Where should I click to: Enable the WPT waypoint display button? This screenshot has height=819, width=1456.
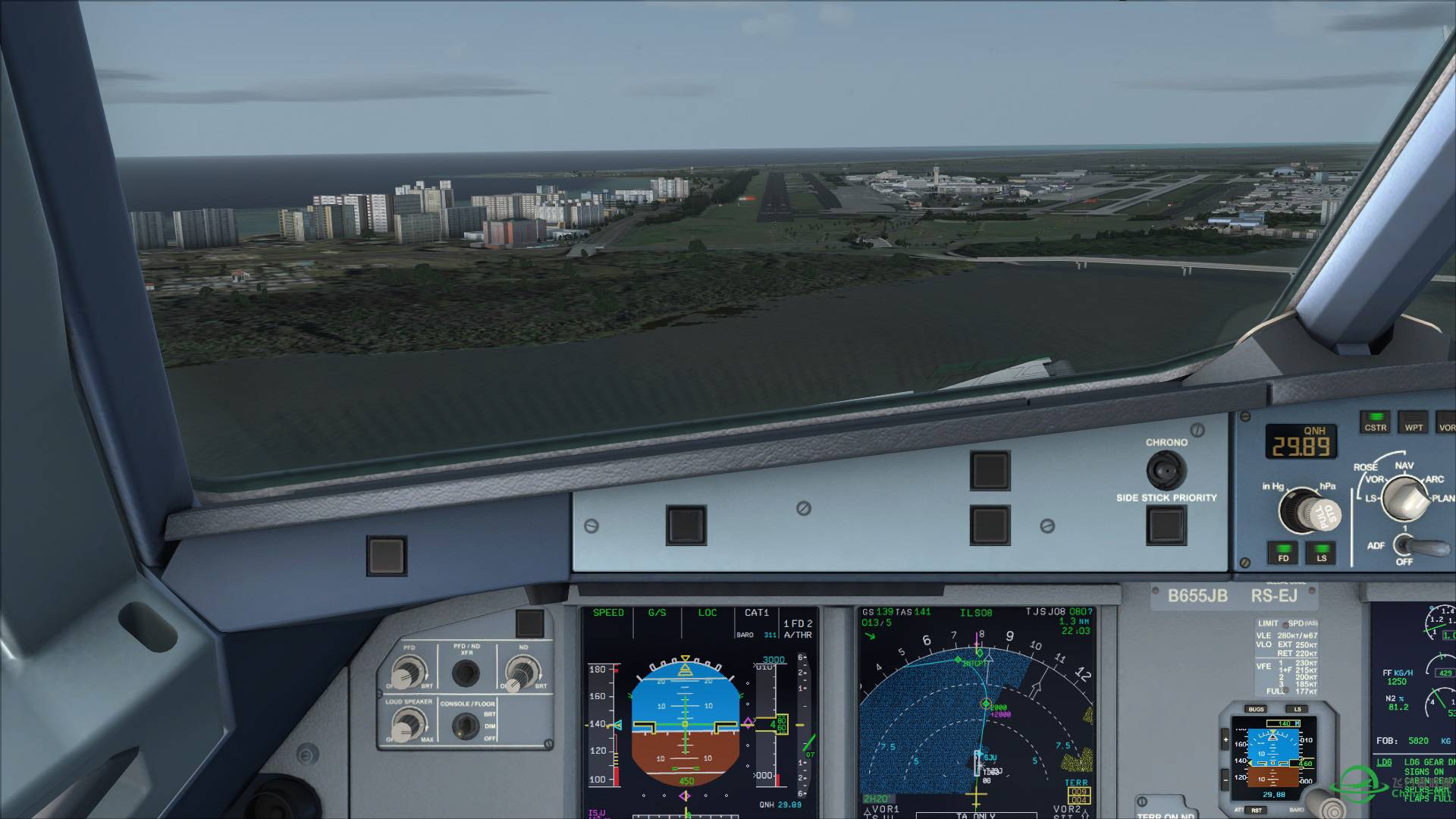(x=1414, y=422)
